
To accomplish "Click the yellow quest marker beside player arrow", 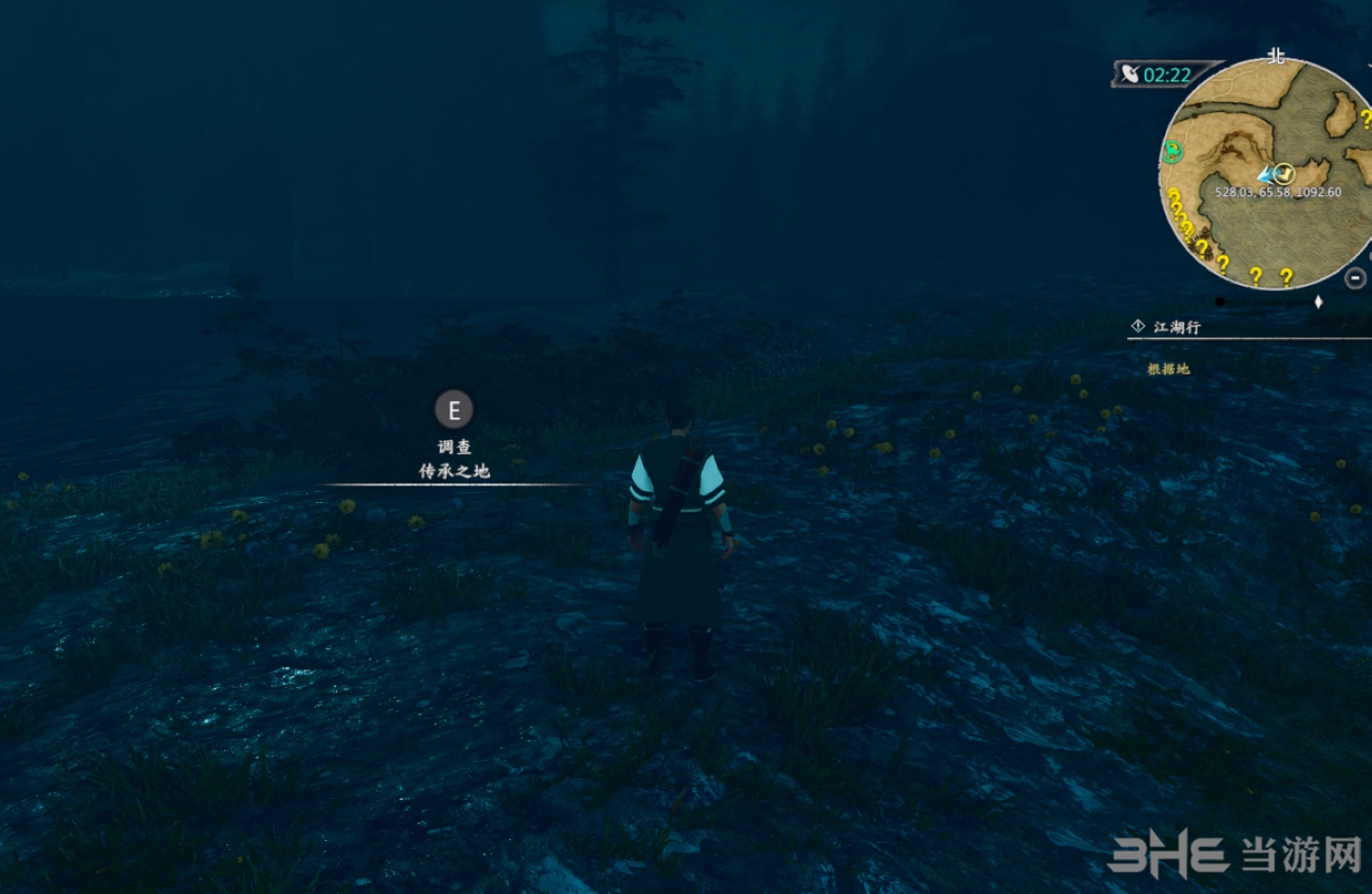I will [1285, 174].
